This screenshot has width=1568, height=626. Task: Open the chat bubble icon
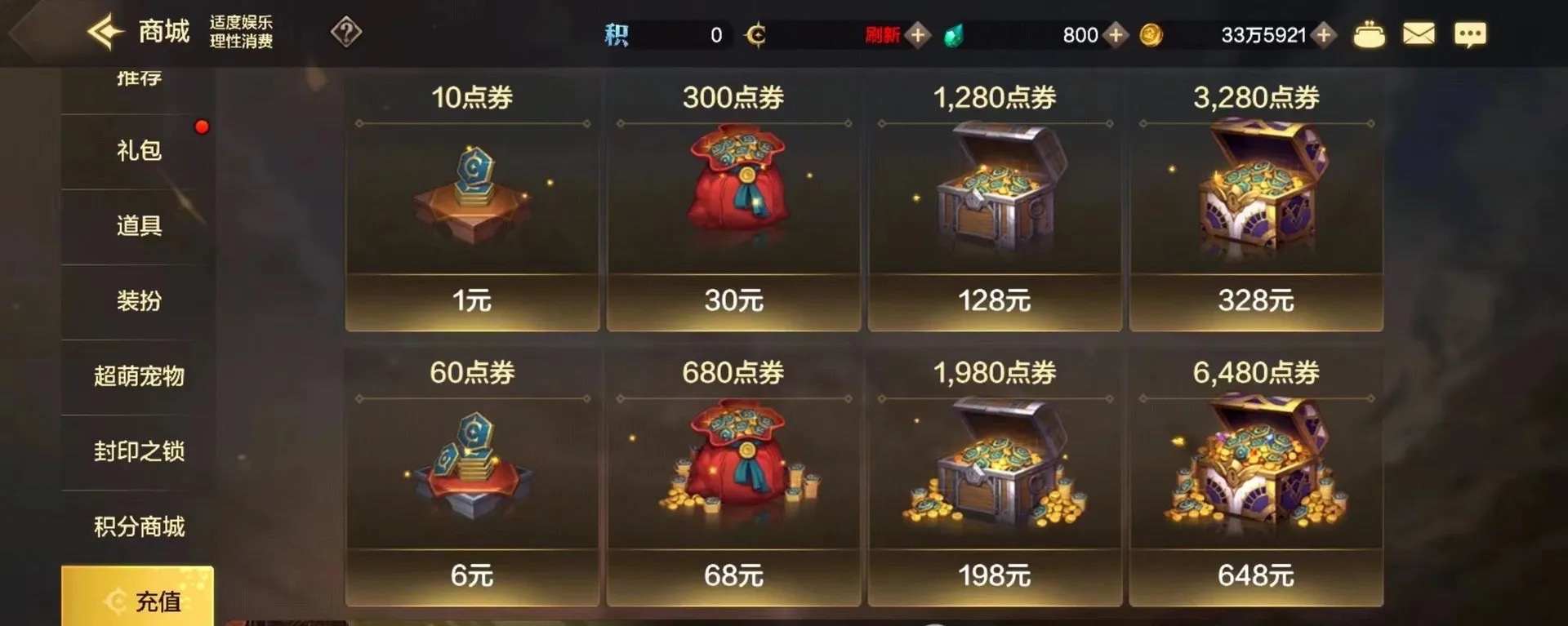(1470, 34)
